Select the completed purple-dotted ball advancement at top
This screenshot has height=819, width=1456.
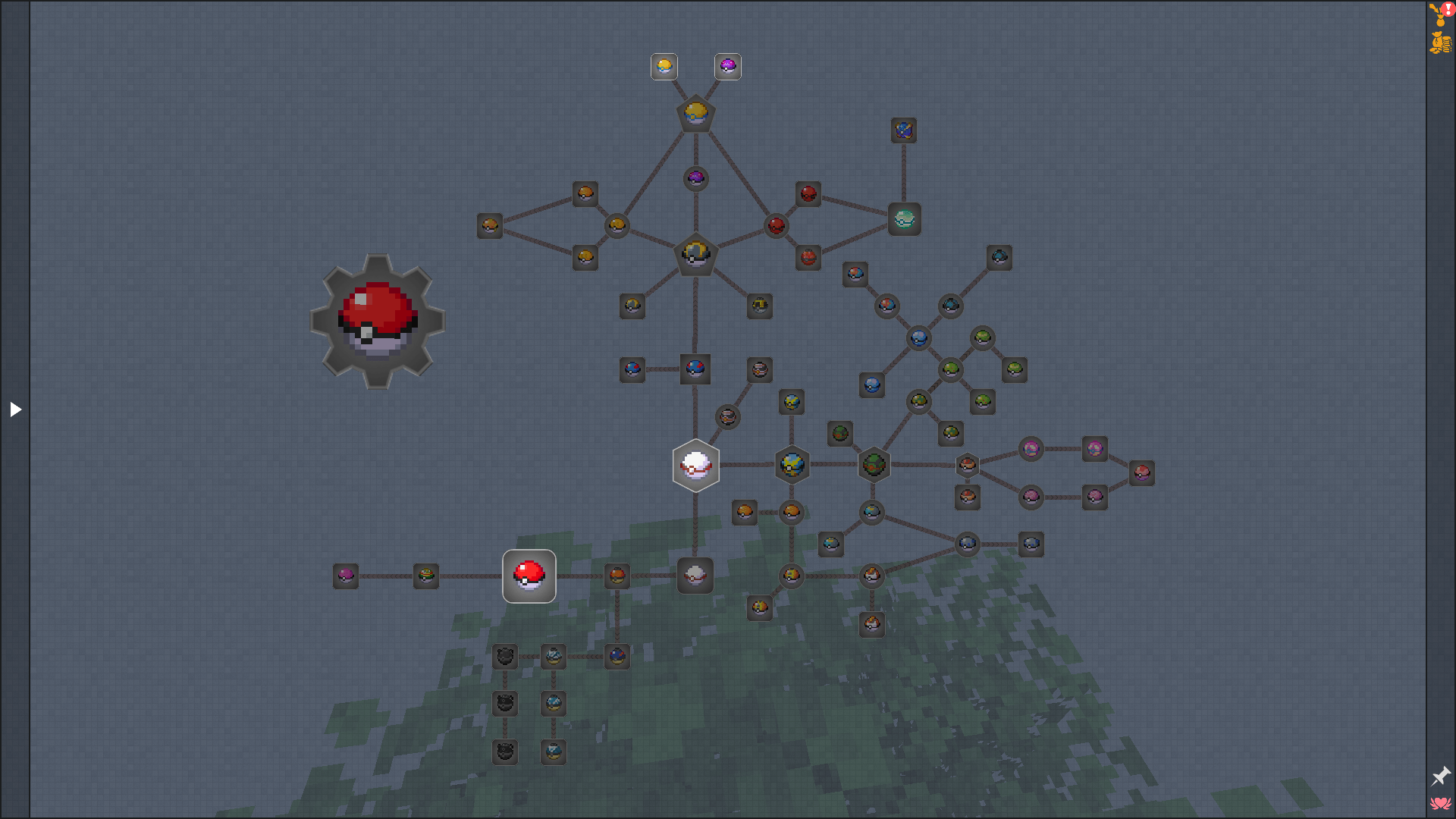(x=727, y=66)
